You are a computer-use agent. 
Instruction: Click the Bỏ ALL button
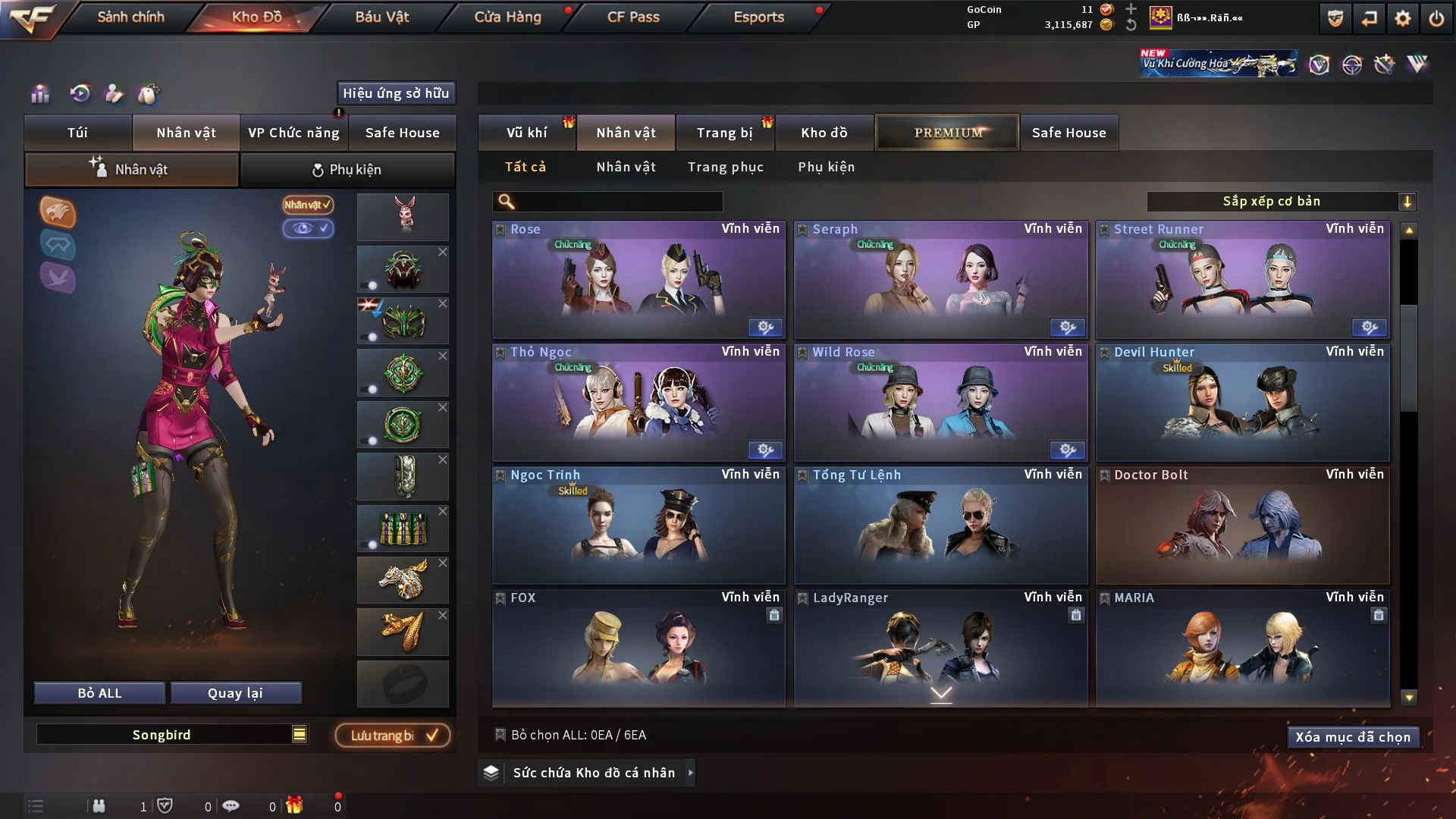(x=99, y=693)
